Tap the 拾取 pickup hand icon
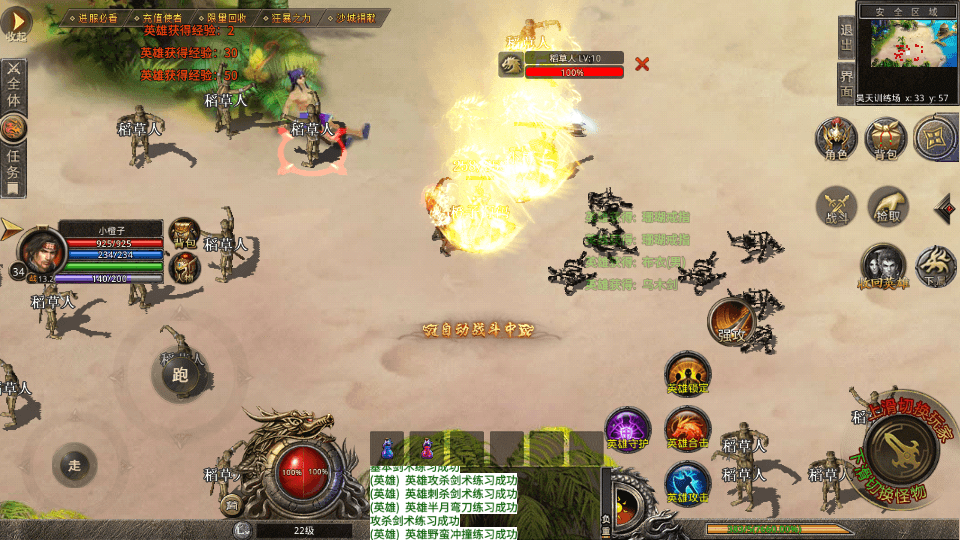This screenshot has width=960, height=540. tap(887, 206)
